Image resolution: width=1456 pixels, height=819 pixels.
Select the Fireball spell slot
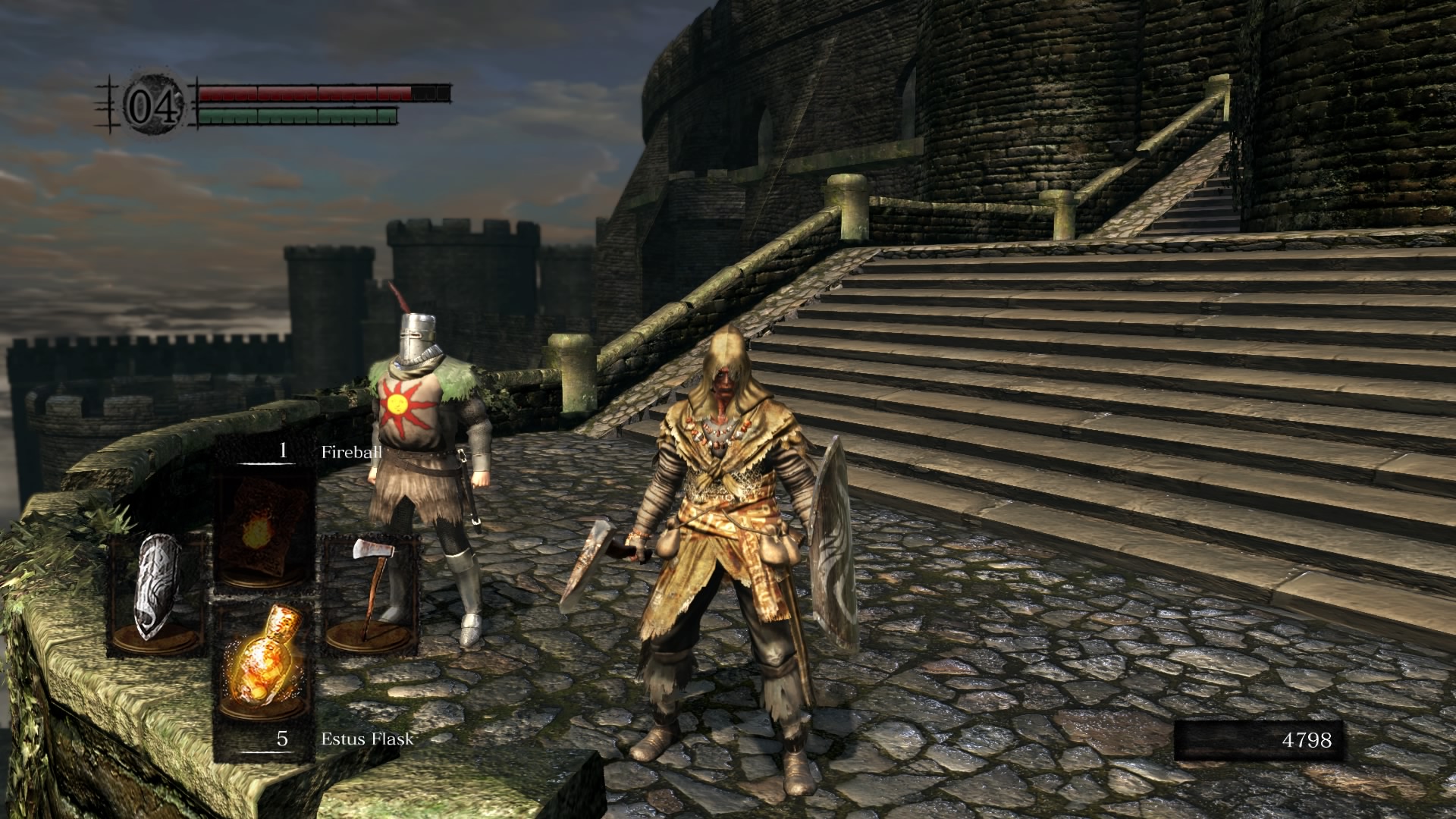tap(265, 527)
